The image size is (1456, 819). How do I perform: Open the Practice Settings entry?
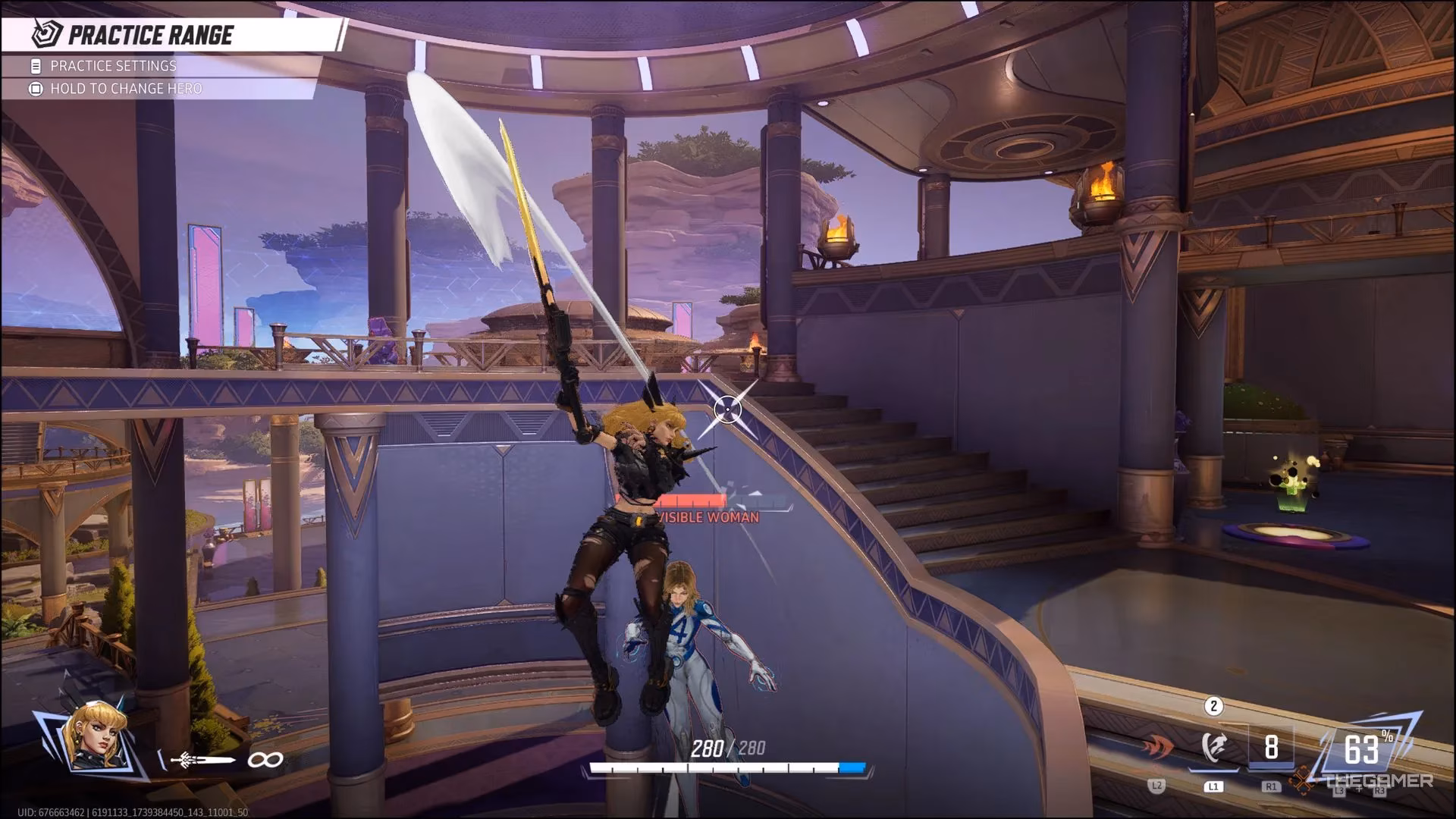pyautogui.click(x=113, y=66)
